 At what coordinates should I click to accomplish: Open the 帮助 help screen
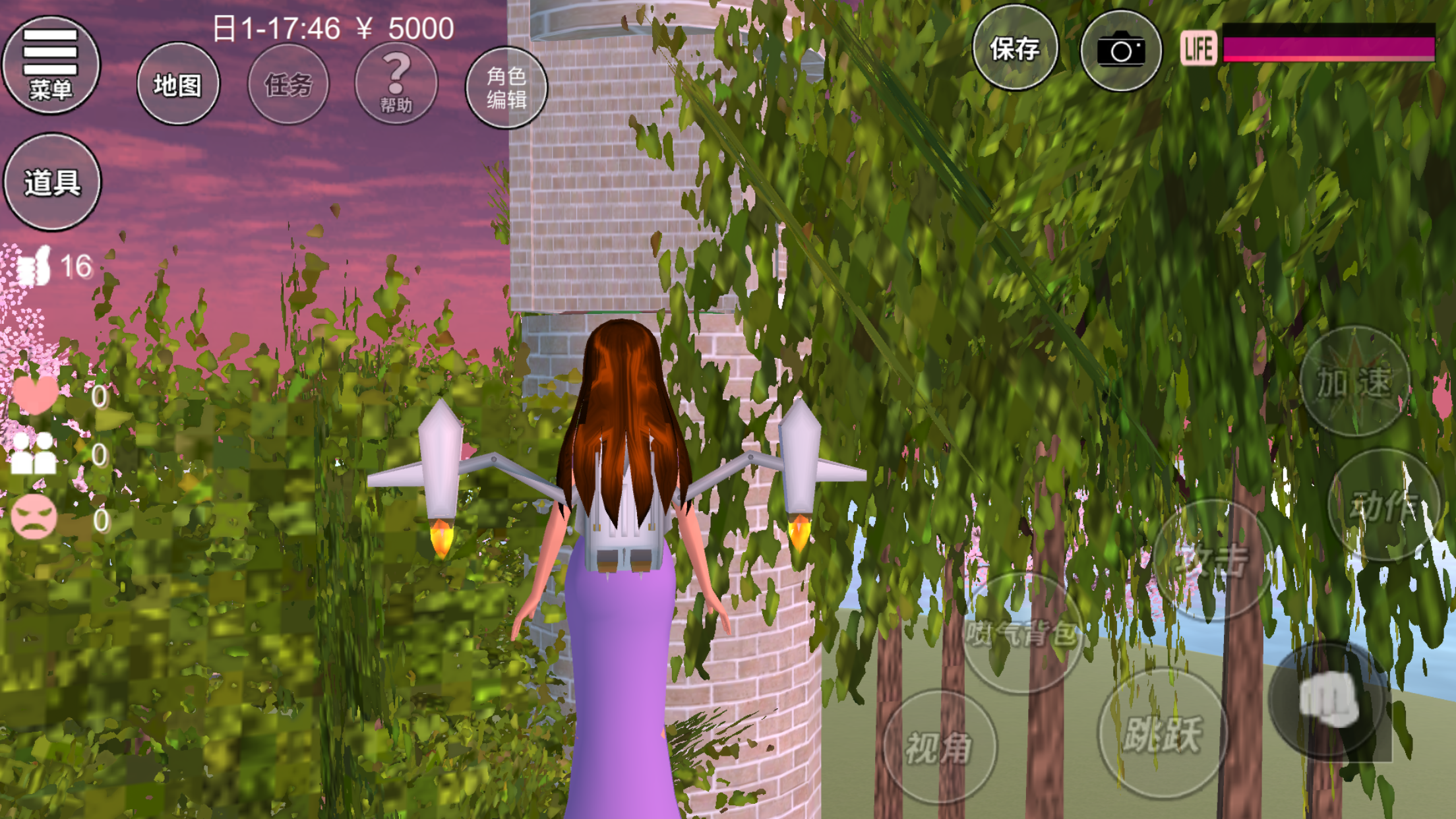pyautogui.click(x=396, y=84)
